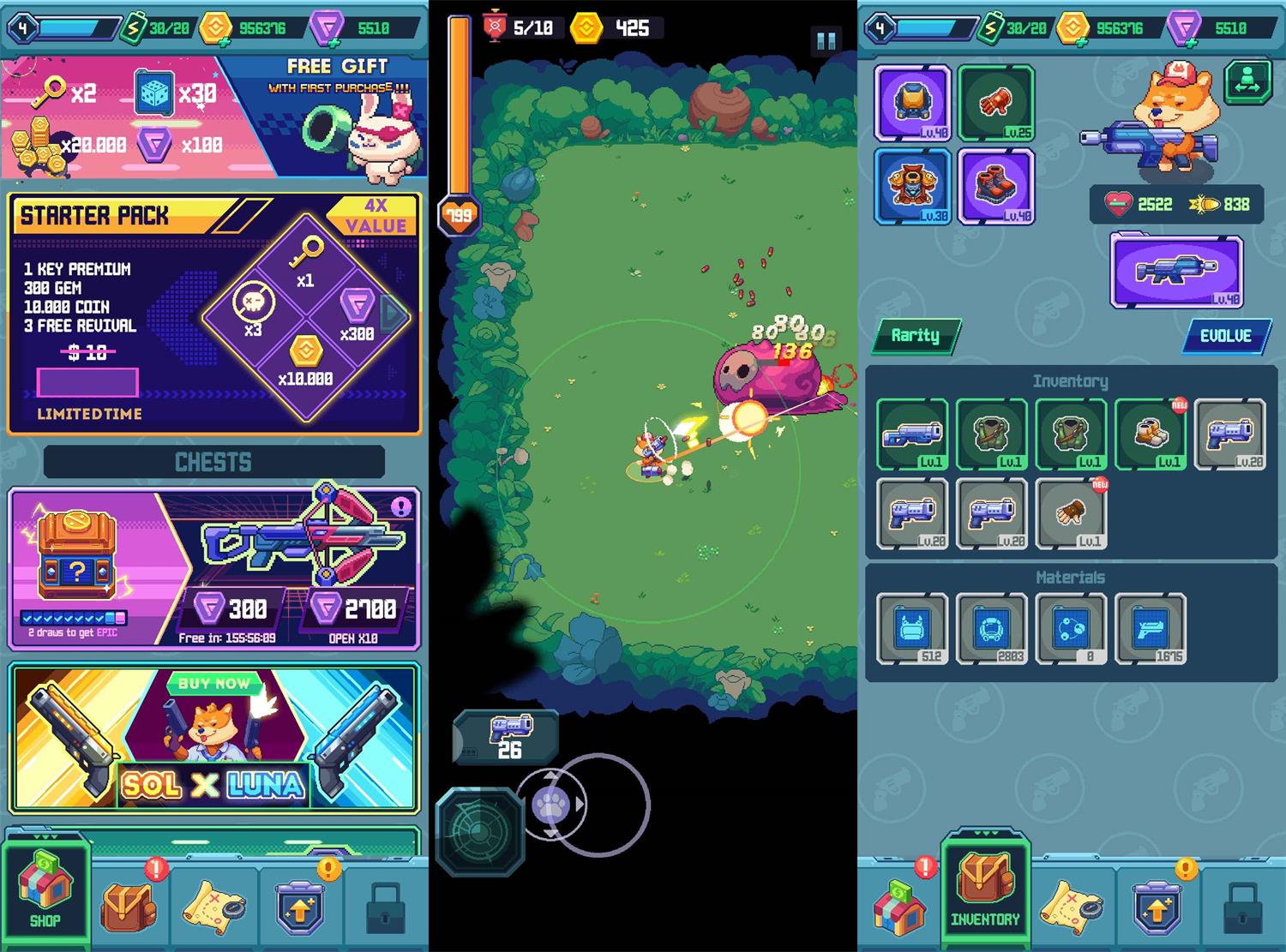Show chest info via the exclamation icon
Image resolution: width=1286 pixels, height=952 pixels.
(x=400, y=506)
